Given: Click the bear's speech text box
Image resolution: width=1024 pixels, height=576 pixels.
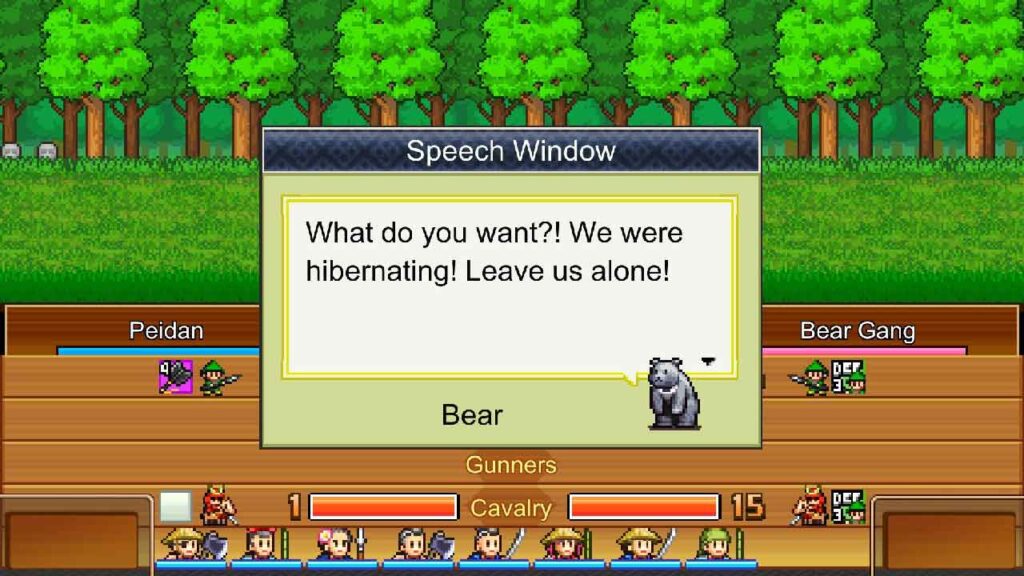Looking at the screenshot, I should click(509, 285).
